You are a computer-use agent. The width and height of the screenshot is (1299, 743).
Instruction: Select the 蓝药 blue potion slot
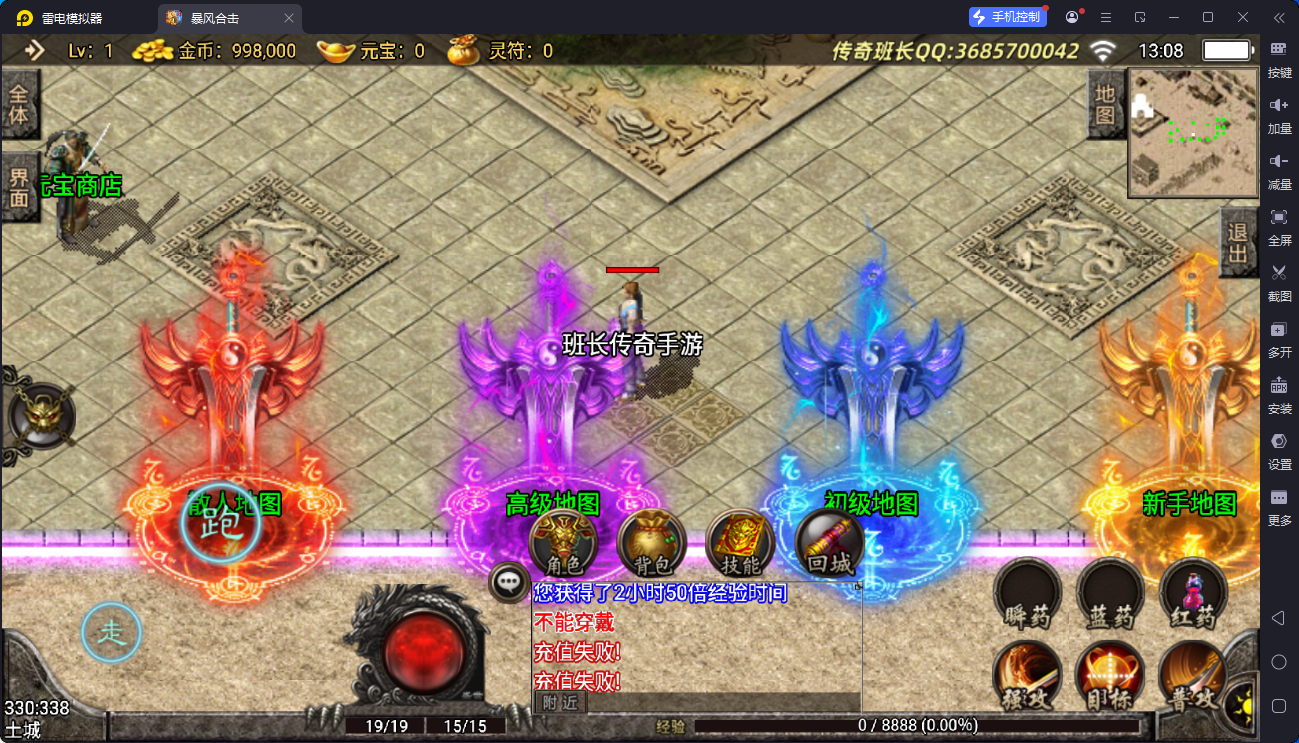pyautogui.click(x=1110, y=594)
